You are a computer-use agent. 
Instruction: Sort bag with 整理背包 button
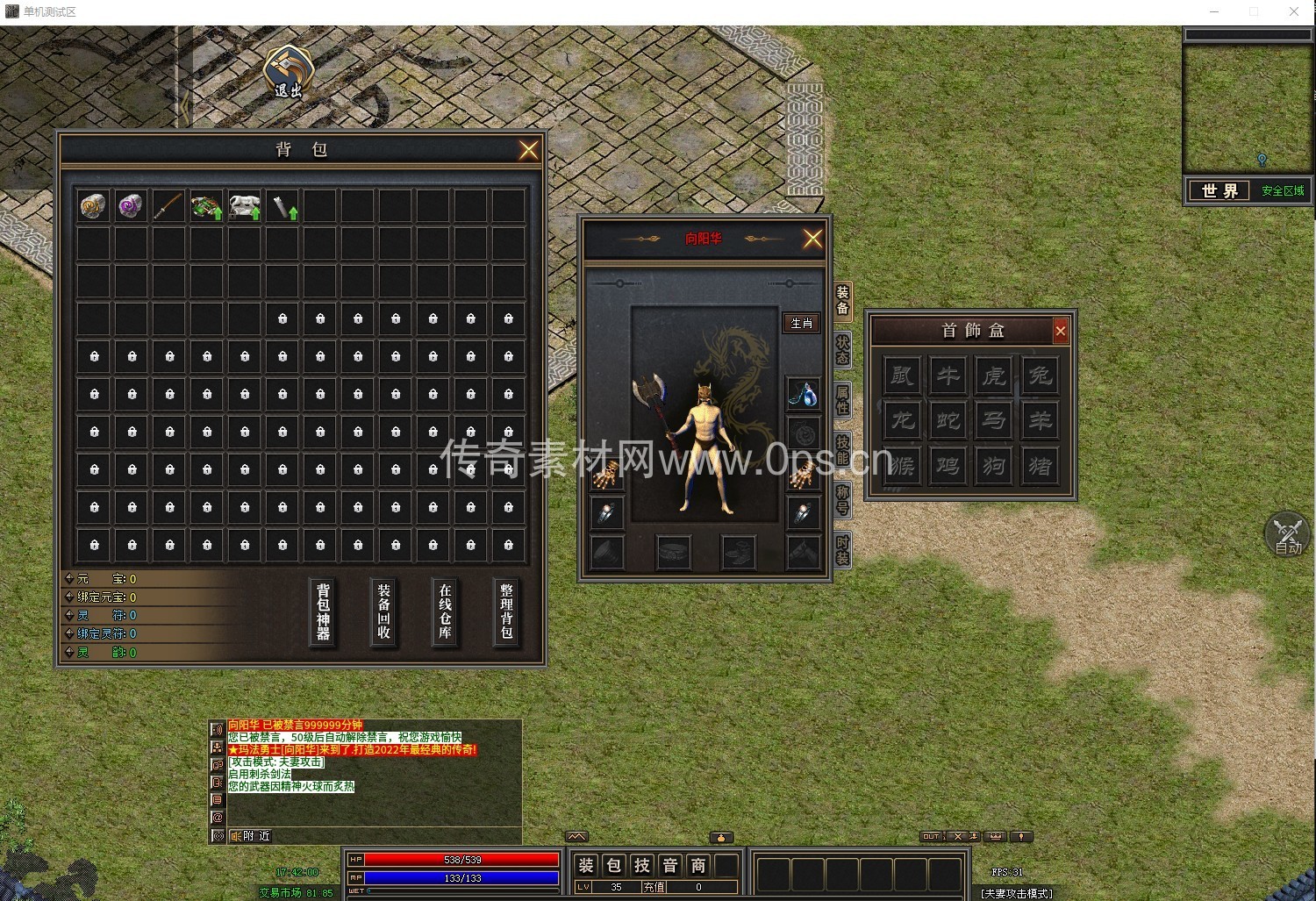click(506, 611)
